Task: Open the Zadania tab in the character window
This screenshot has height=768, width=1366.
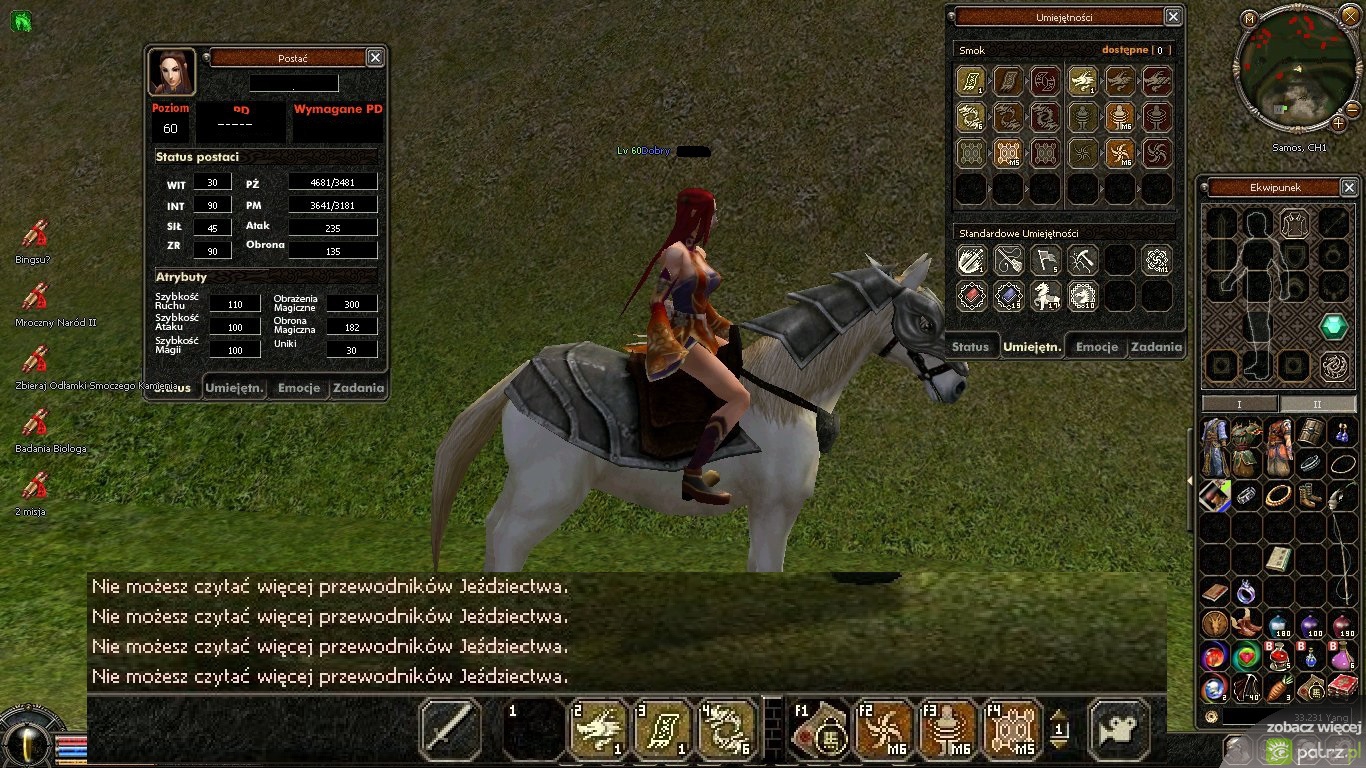Action: click(x=358, y=388)
